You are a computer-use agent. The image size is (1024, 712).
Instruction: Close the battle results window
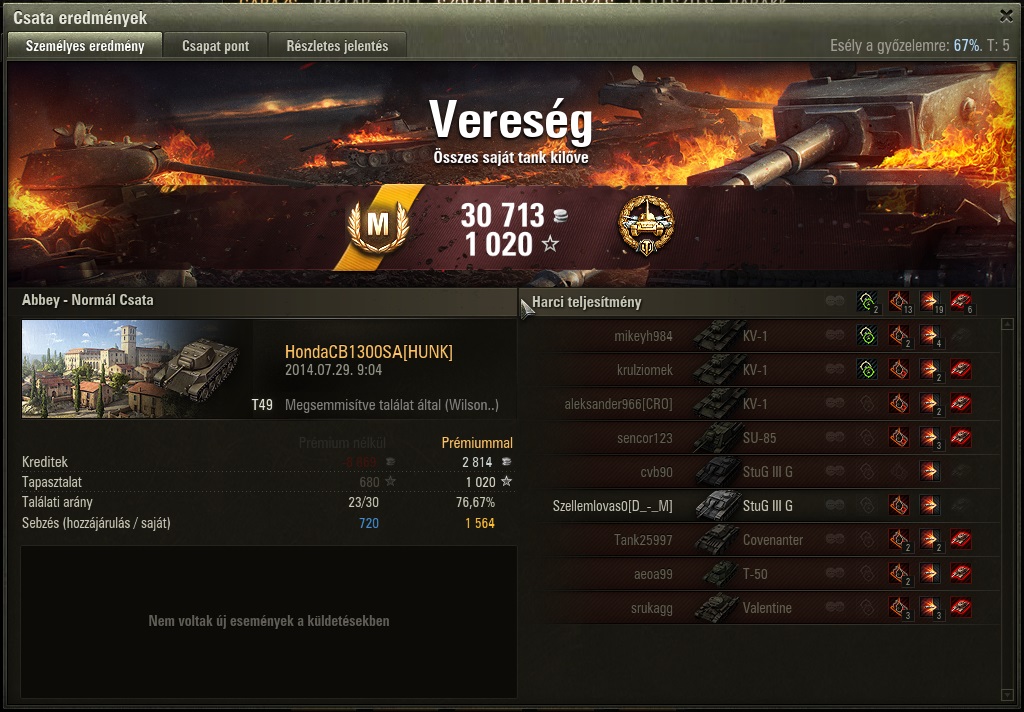click(1006, 15)
